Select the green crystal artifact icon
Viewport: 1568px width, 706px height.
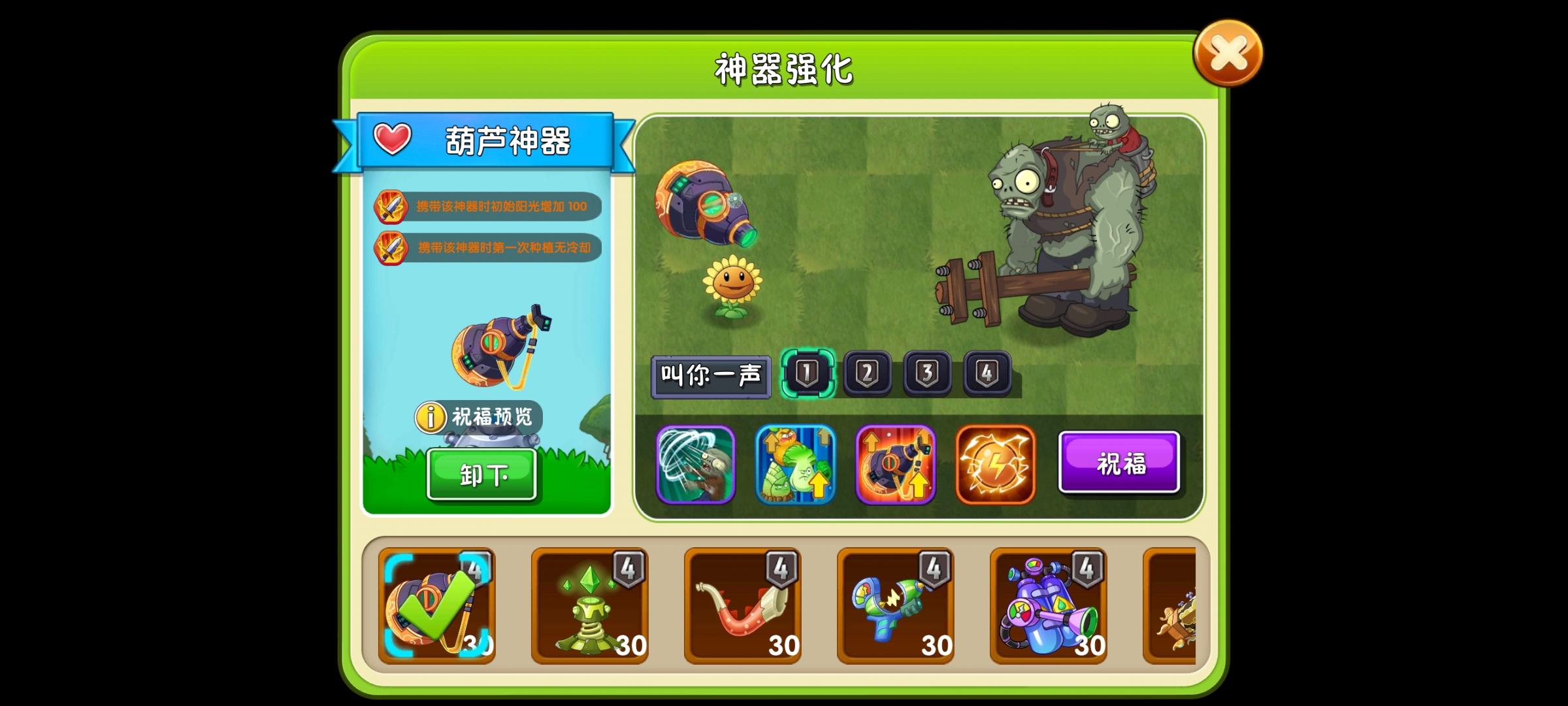[x=590, y=605]
